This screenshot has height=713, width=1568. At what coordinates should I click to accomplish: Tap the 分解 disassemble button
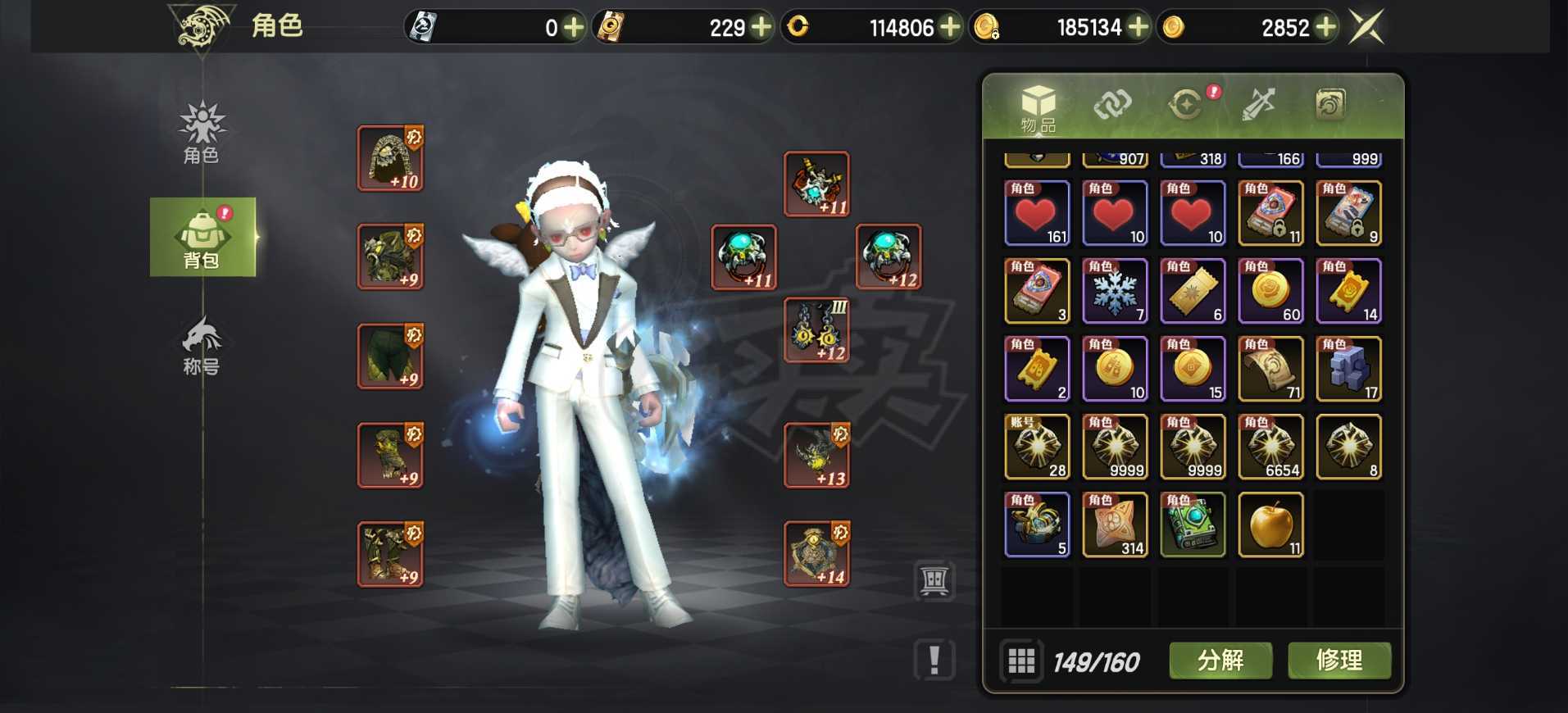coord(1220,661)
